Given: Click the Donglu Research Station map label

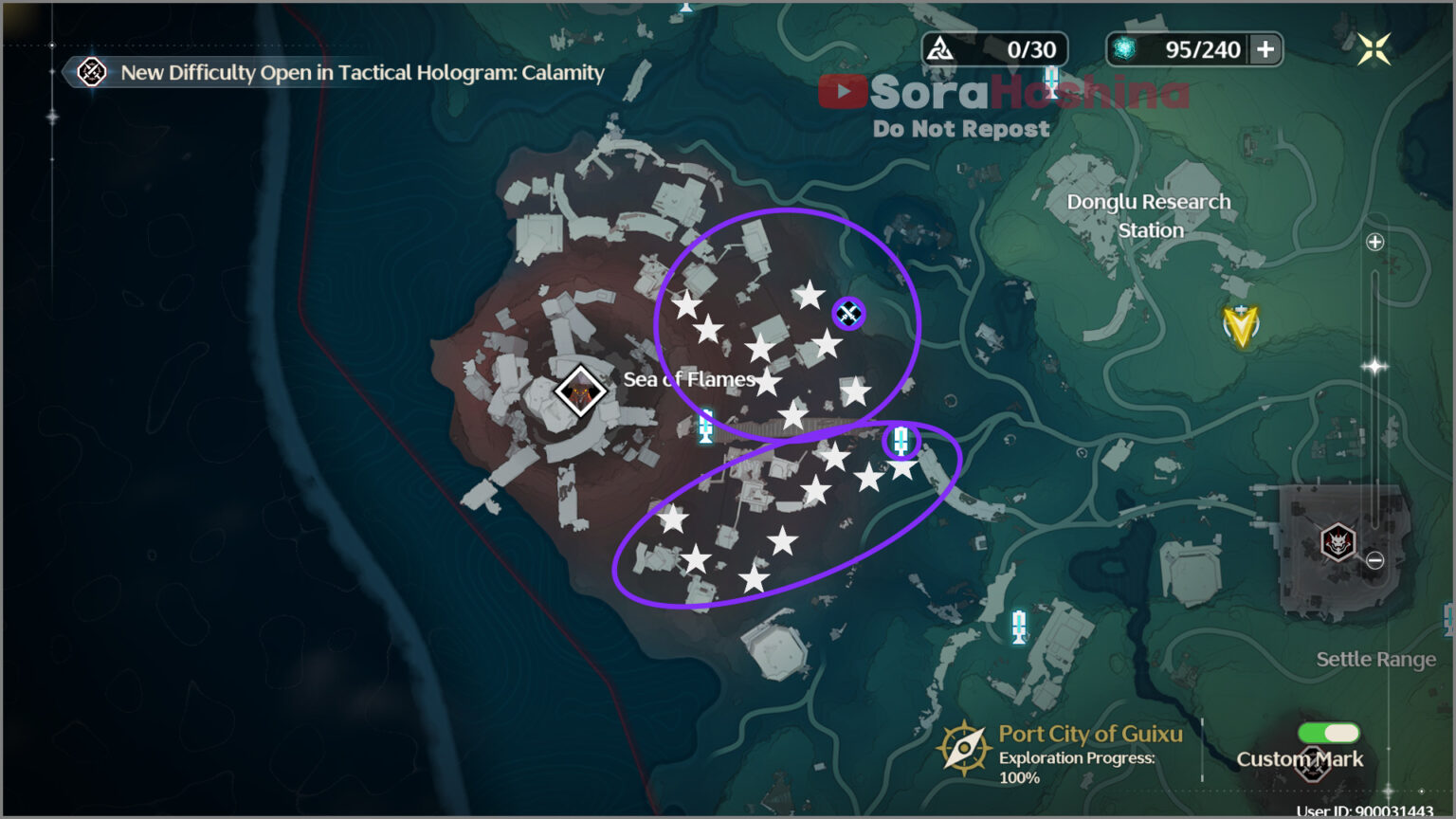Looking at the screenshot, I should pyautogui.click(x=1149, y=215).
